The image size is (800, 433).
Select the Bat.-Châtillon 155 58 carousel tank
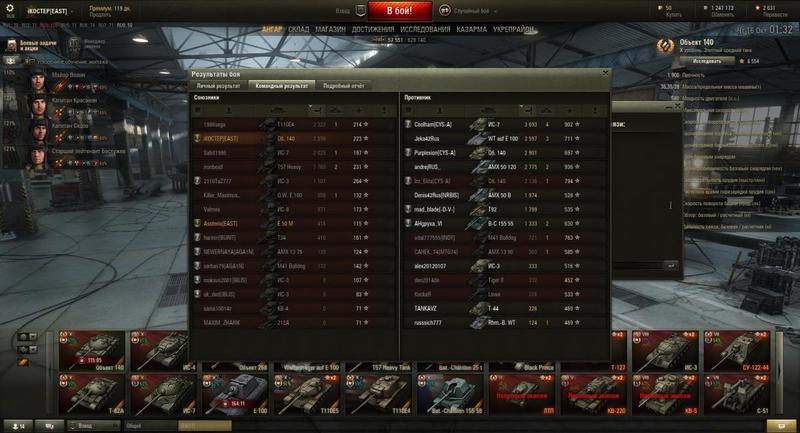460,394
